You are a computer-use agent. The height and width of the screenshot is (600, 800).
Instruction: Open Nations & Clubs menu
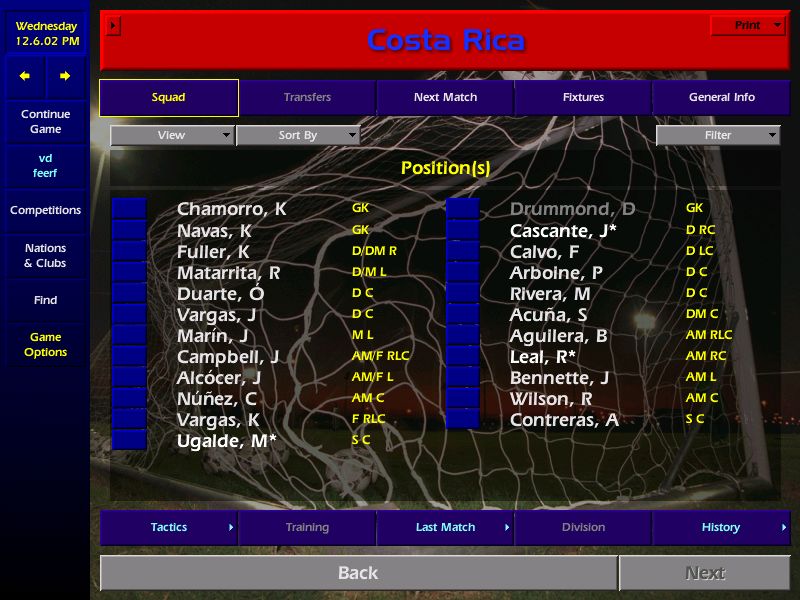(x=45, y=255)
